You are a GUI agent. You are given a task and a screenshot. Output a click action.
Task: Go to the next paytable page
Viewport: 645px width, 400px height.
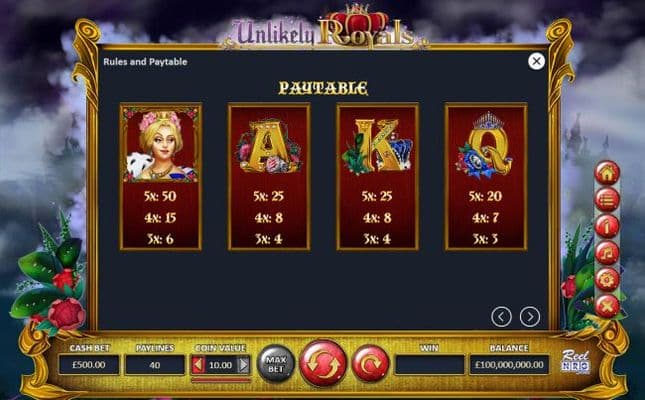pyautogui.click(x=530, y=317)
